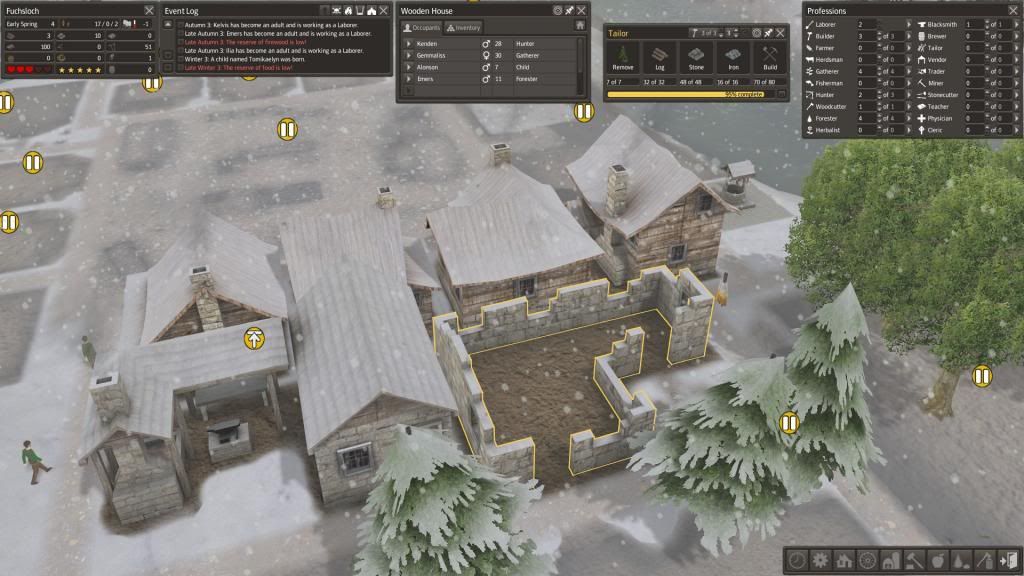Close the Fuchsloch town status window
The width and height of the screenshot is (1024, 576).
pyautogui.click(x=148, y=10)
